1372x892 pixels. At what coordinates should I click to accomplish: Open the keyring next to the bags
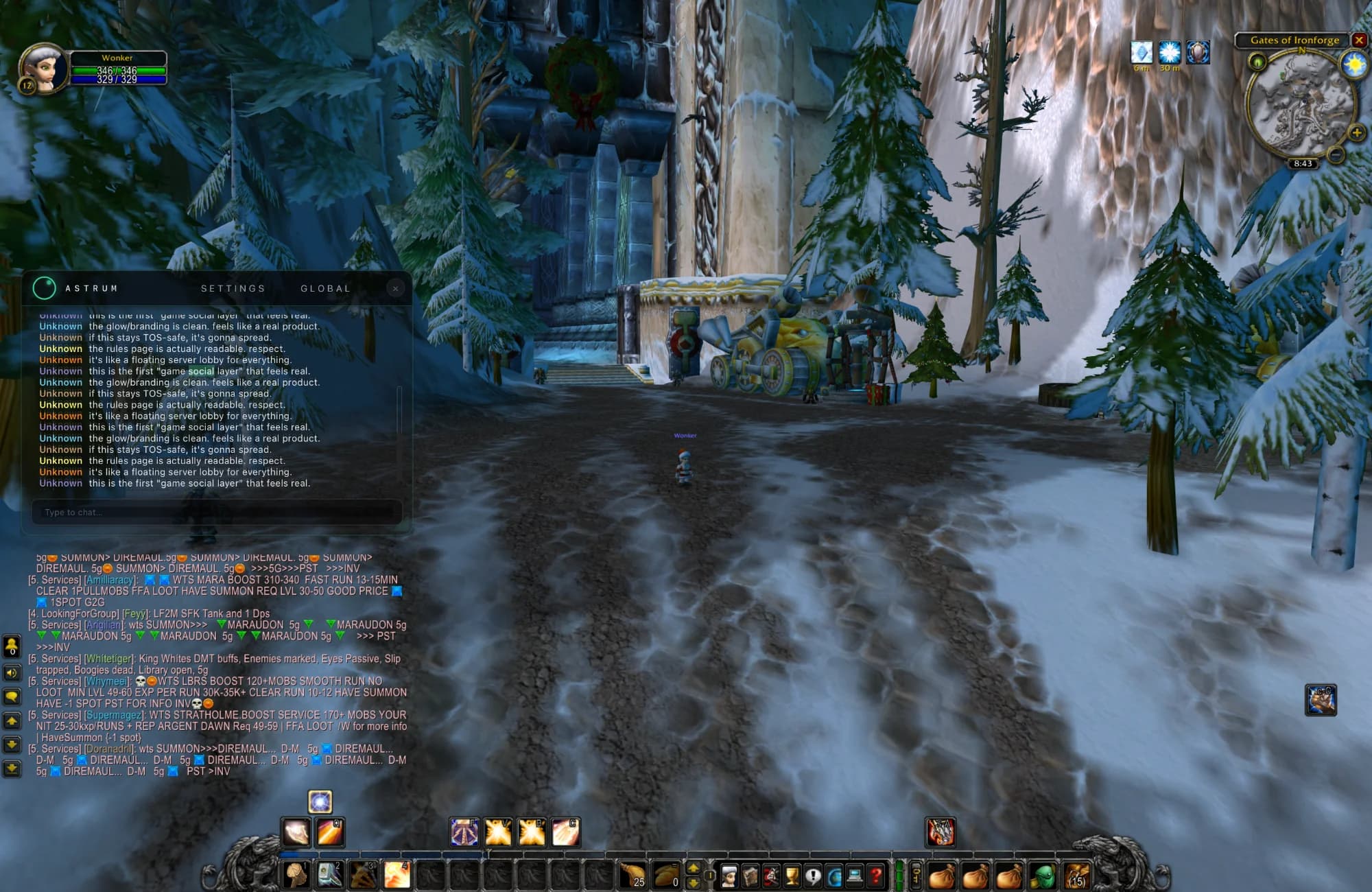pos(916,874)
